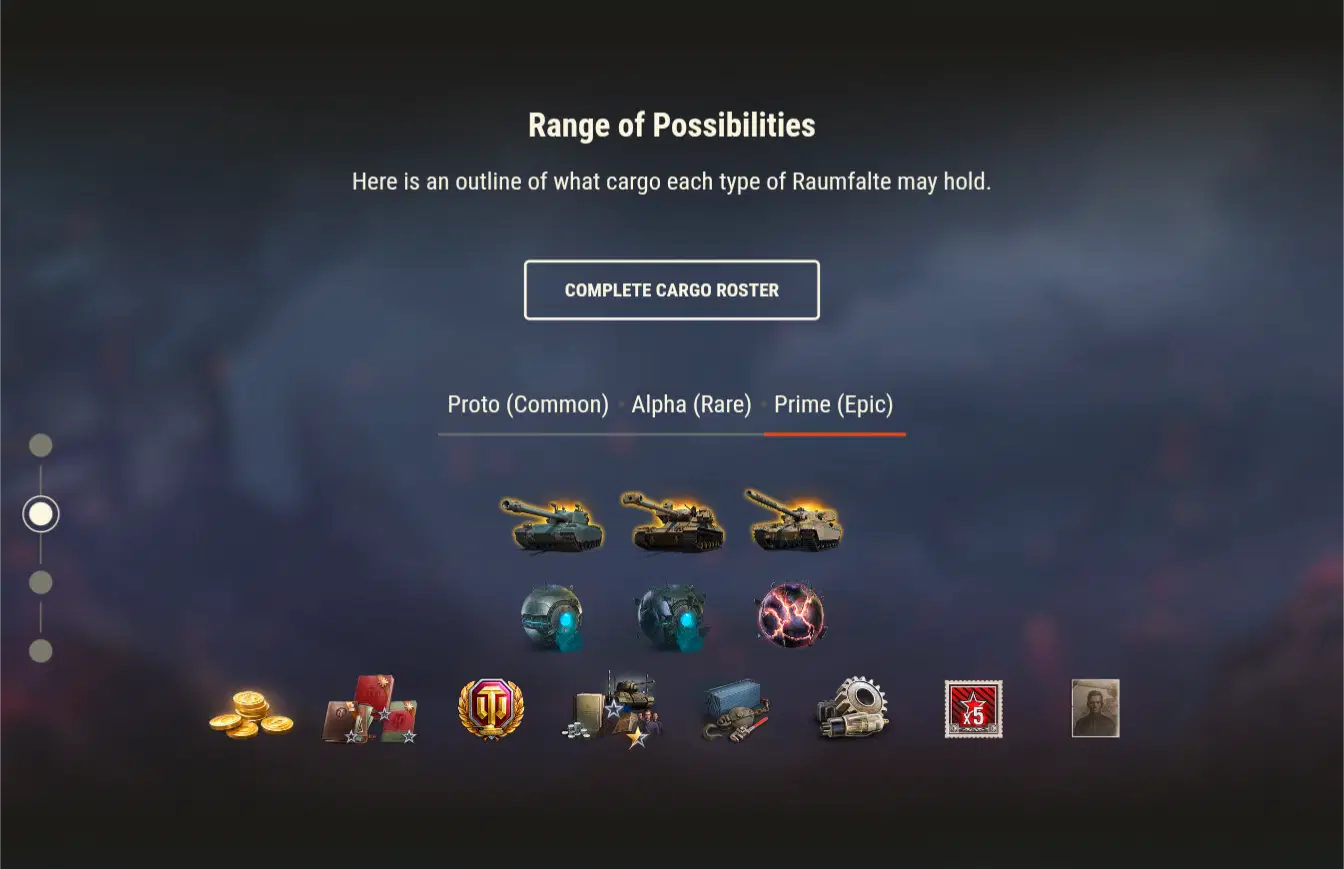Select the topmost navigation dot on the left
The width and height of the screenshot is (1344, 869).
(41, 445)
